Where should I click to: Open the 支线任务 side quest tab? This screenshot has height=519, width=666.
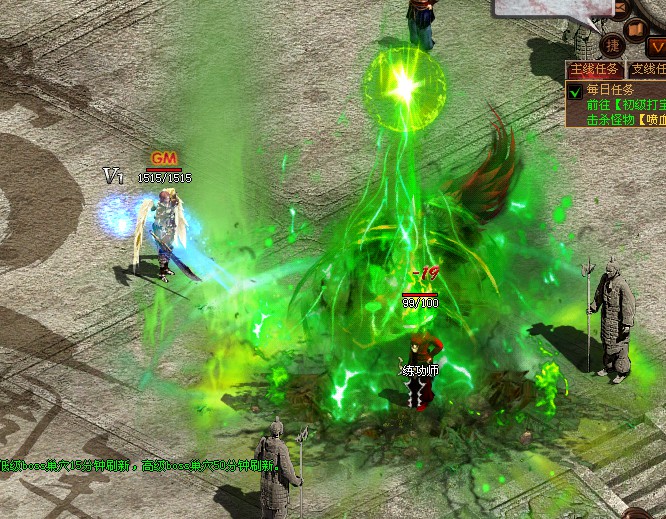click(647, 70)
